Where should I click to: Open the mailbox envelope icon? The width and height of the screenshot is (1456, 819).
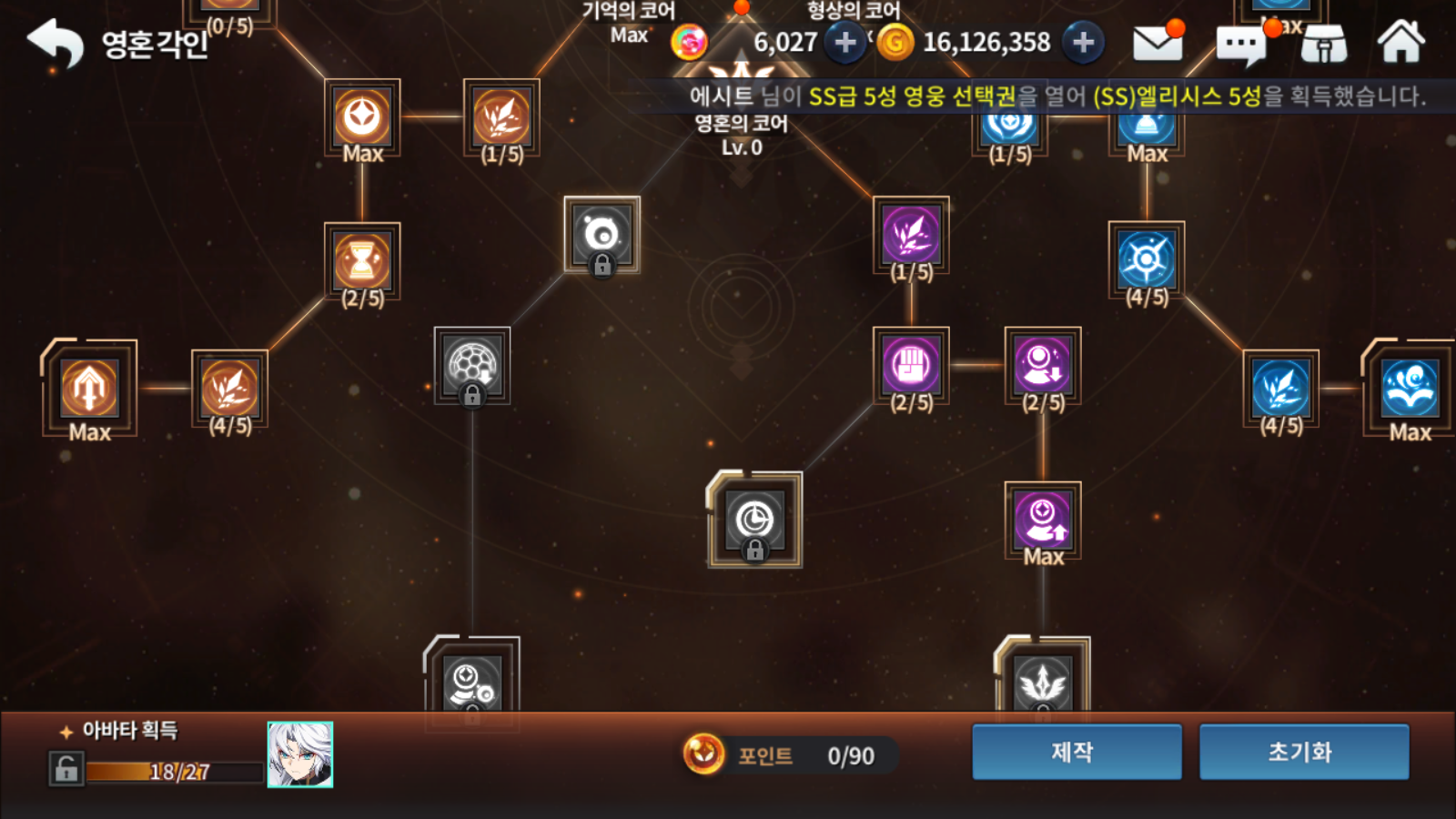click(x=1157, y=43)
